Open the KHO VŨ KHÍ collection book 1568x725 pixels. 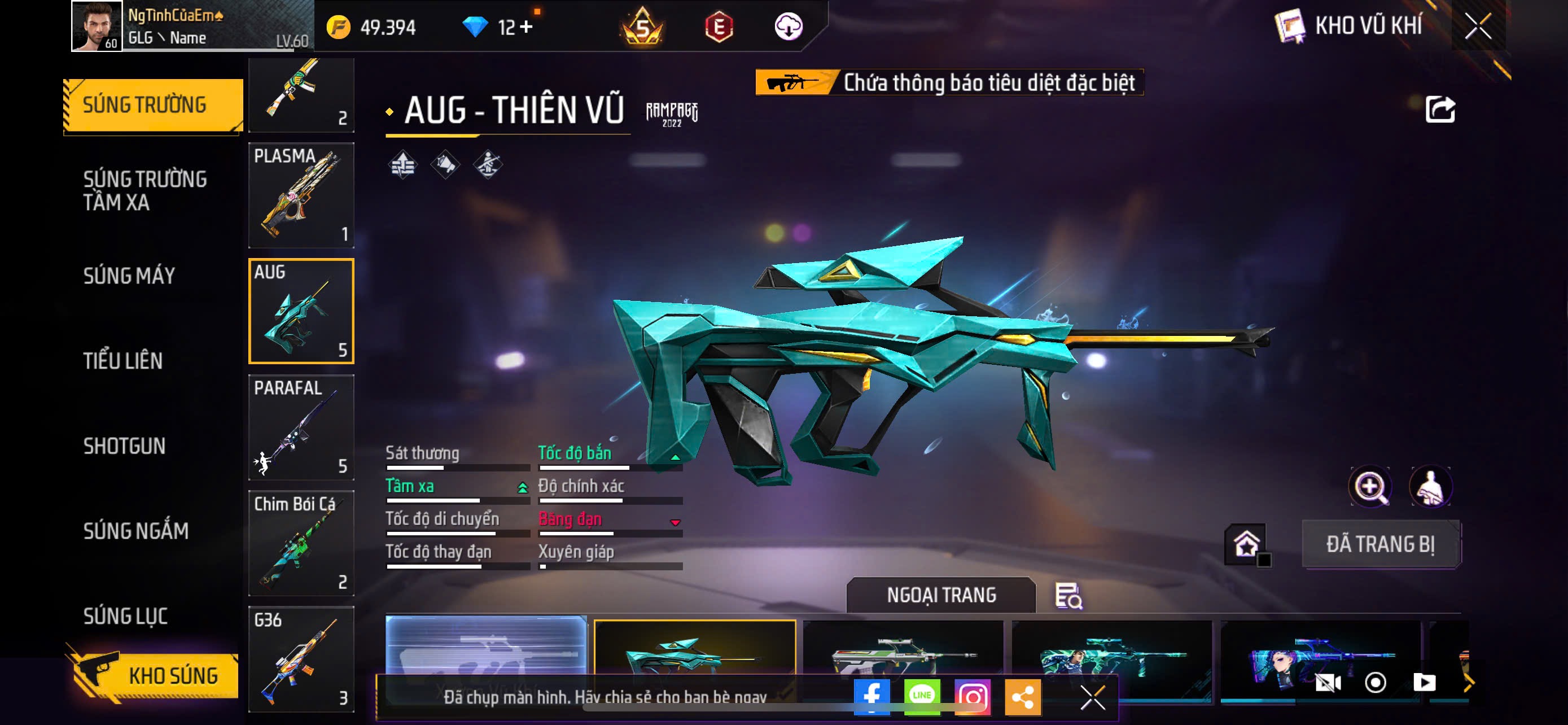coord(1348,26)
